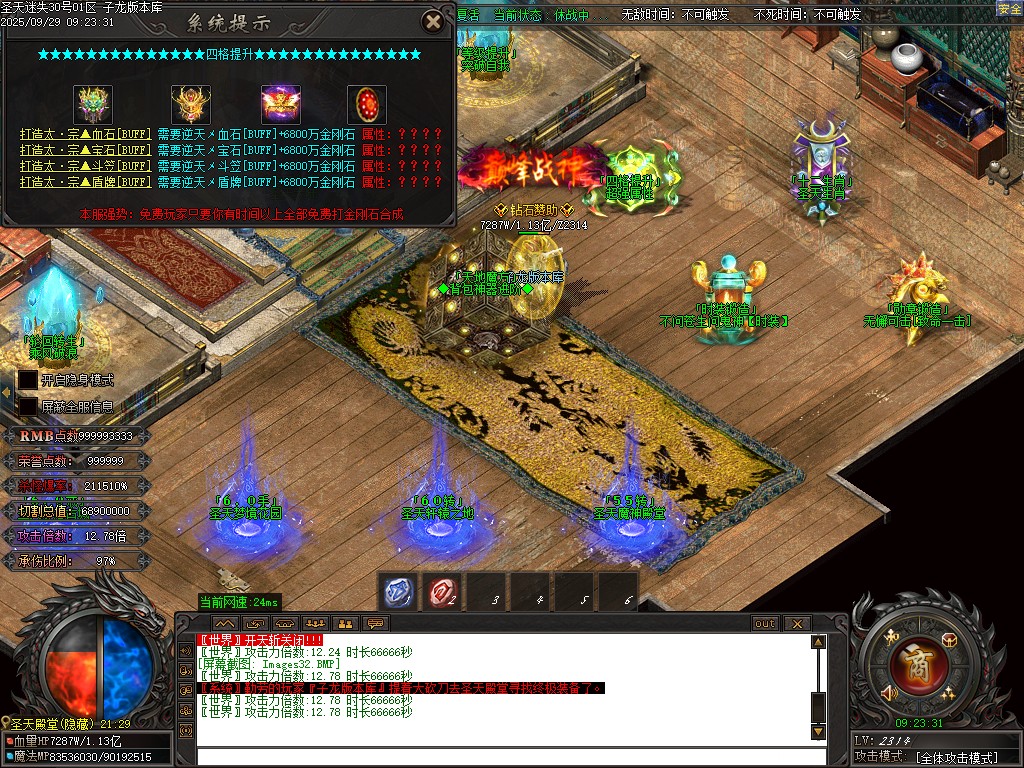Viewport: 1024px width, 768px height.
Task: Toggle the 开启隐身模式 checkbox
Action: (27, 380)
